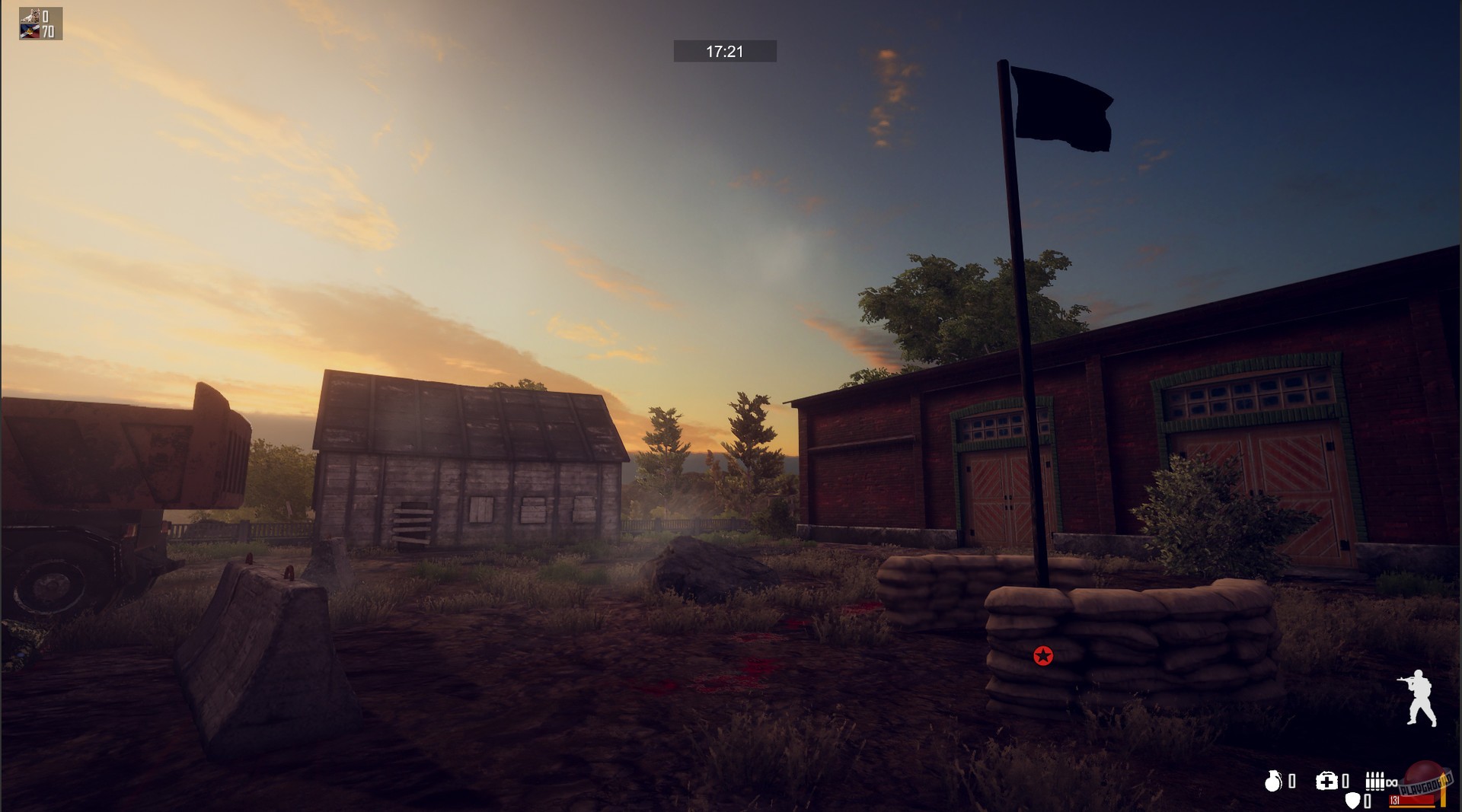Select the top-left score panel
Viewport: 1462px width, 812px height.
pyautogui.click(x=40, y=23)
